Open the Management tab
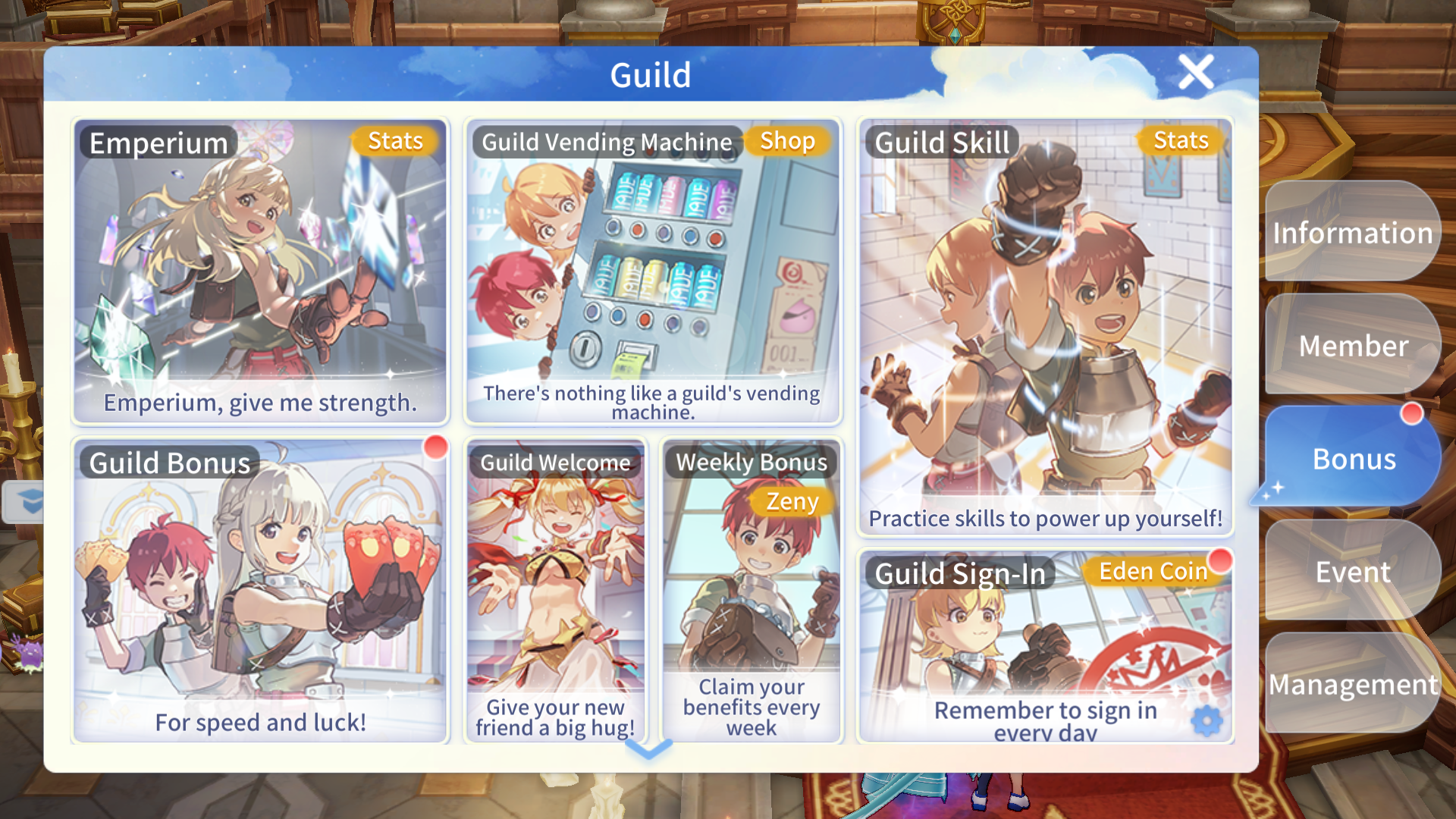 pyautogui.click(x=1352, y=685)
